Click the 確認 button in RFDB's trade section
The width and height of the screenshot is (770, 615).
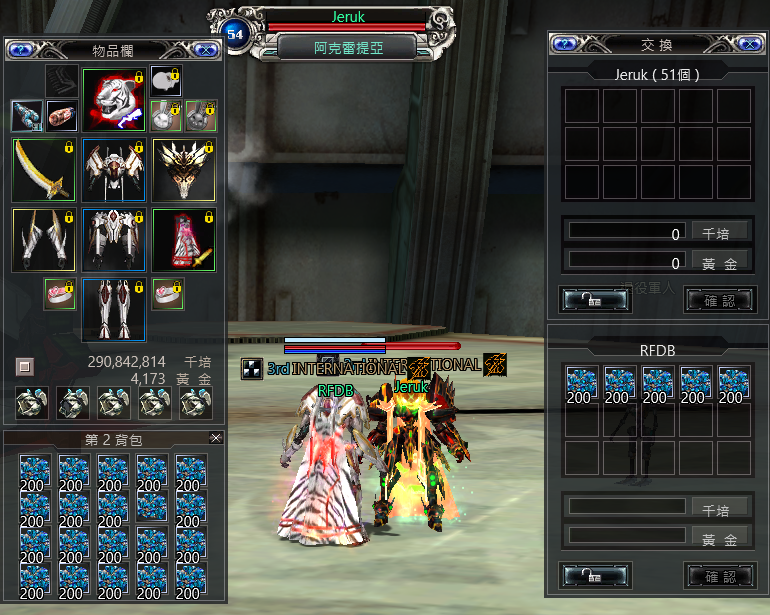tap(720, 576)
